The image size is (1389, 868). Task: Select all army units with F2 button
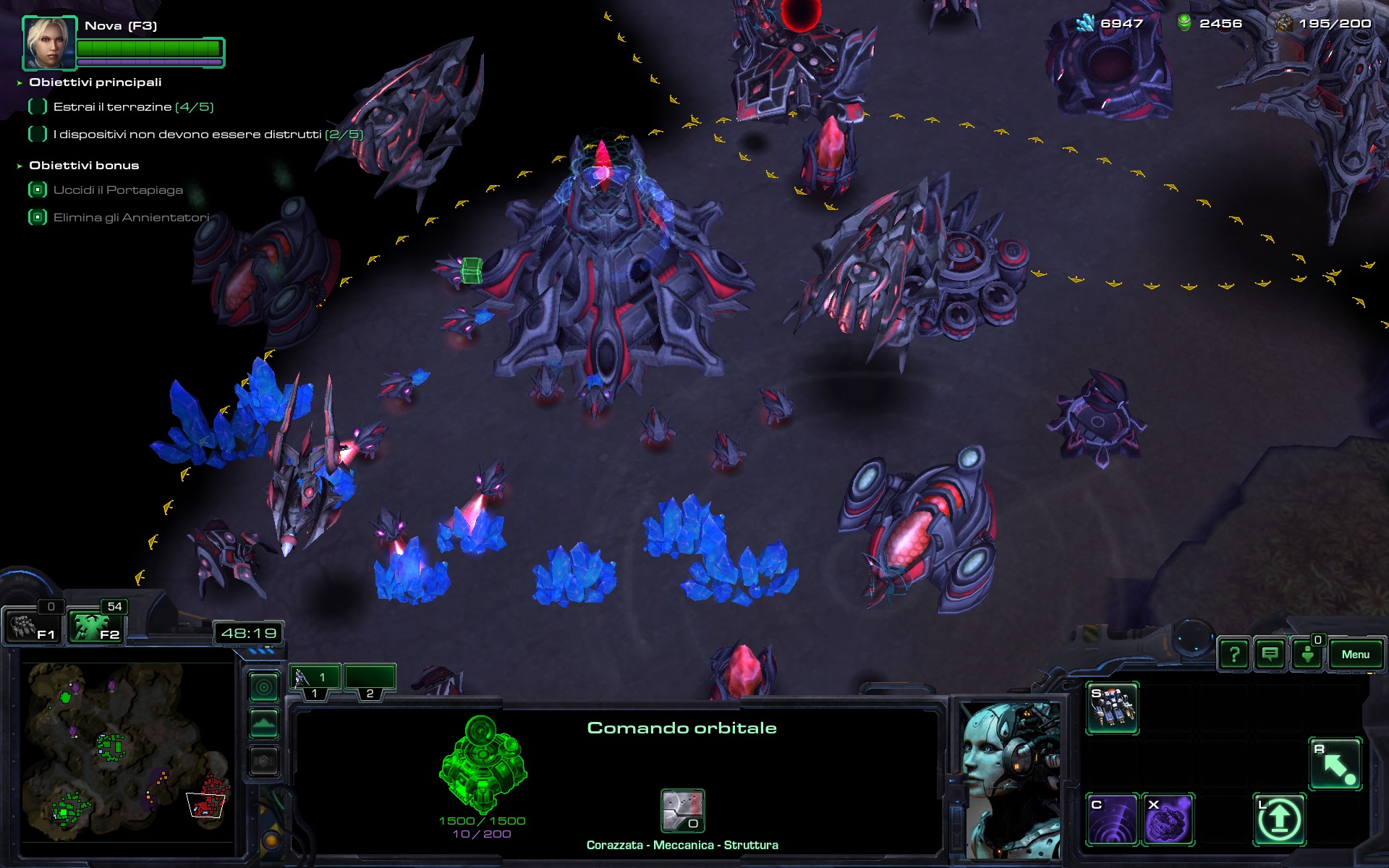coord(96,626)
